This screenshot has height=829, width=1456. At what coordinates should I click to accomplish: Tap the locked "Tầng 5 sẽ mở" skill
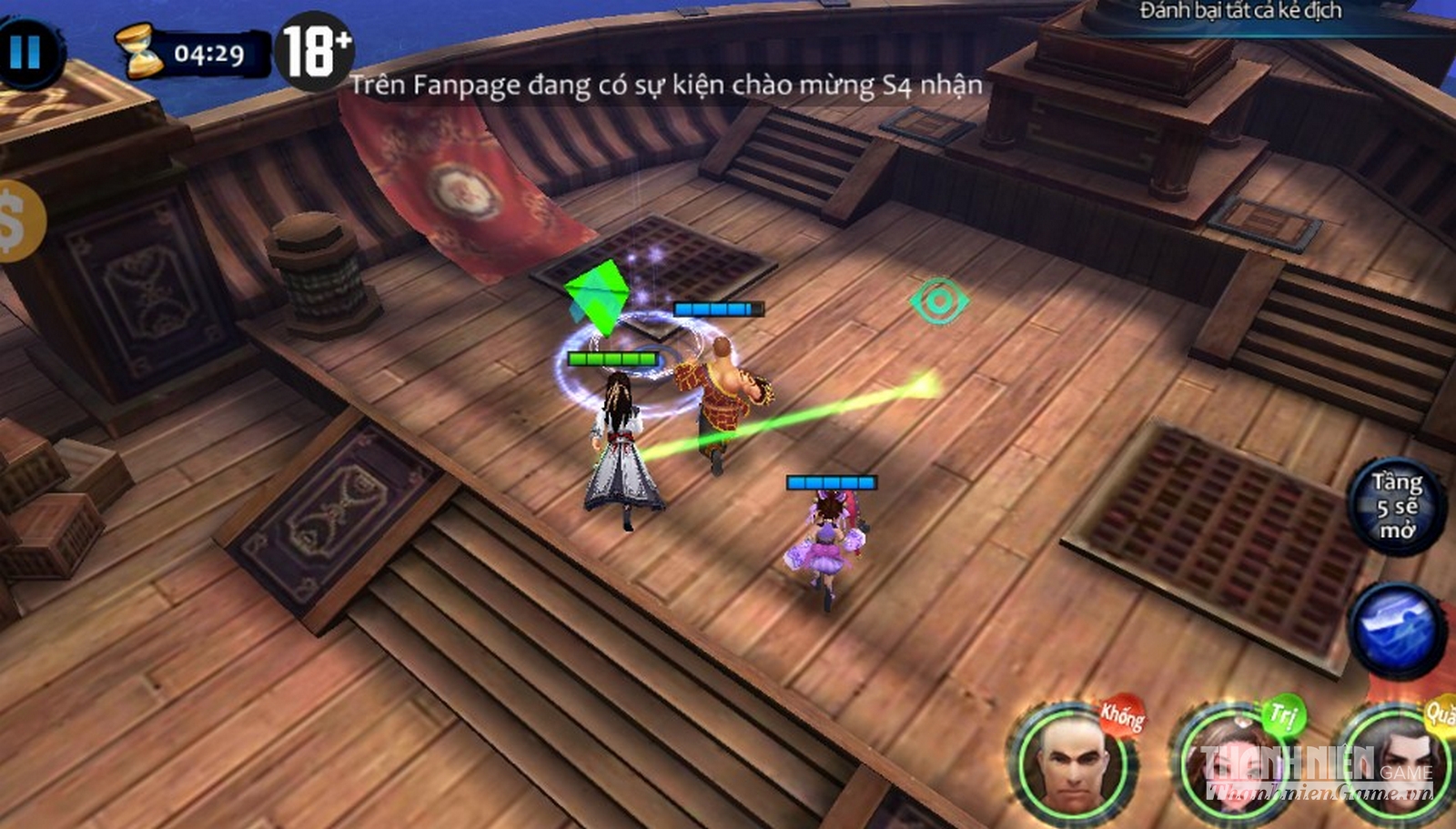[x=1396, y=506]
